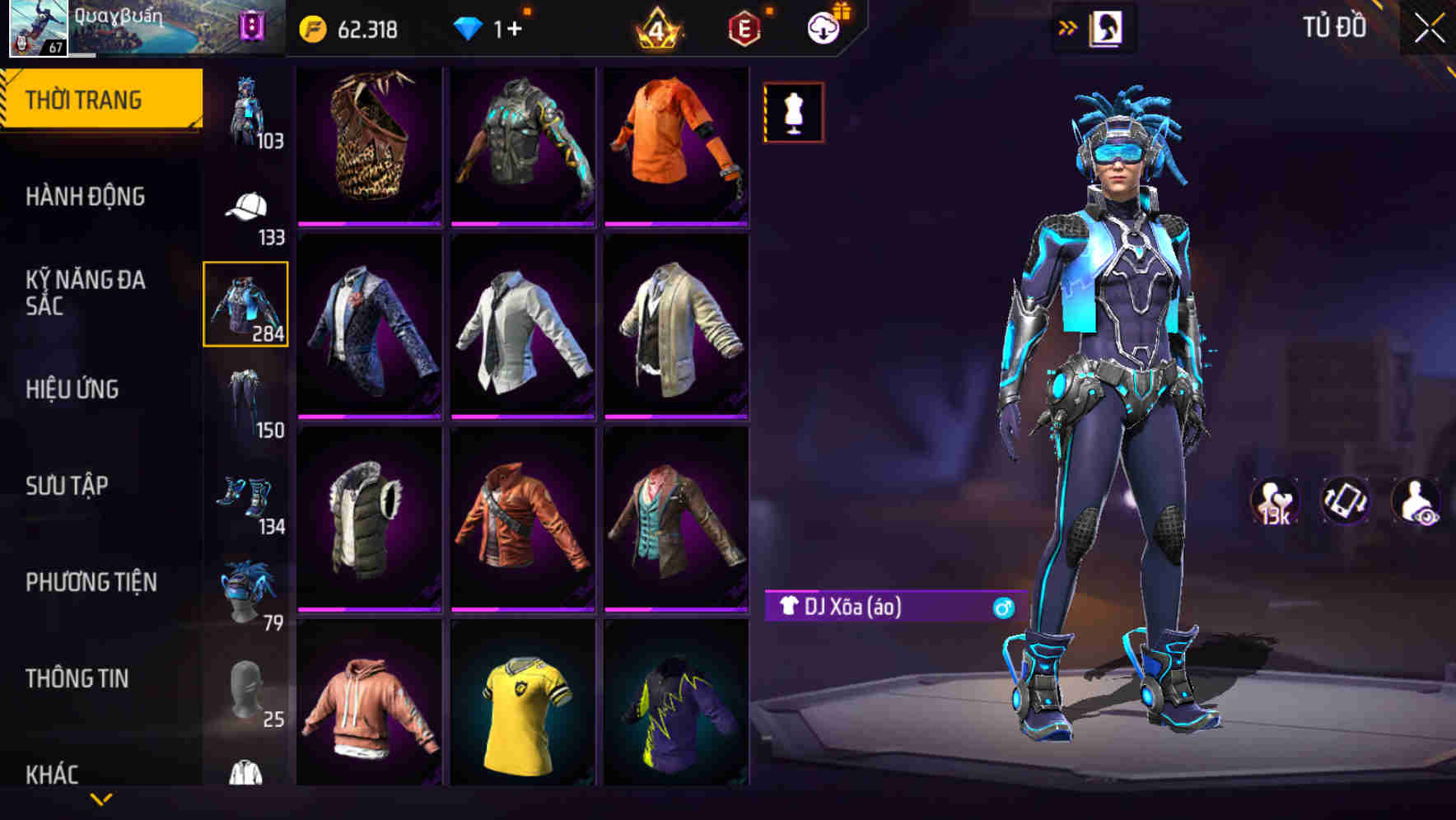1456x820 pixels.
Task: Open the TỦ ĐỒ wardrobe title button
Action: tap(1336, 26)
